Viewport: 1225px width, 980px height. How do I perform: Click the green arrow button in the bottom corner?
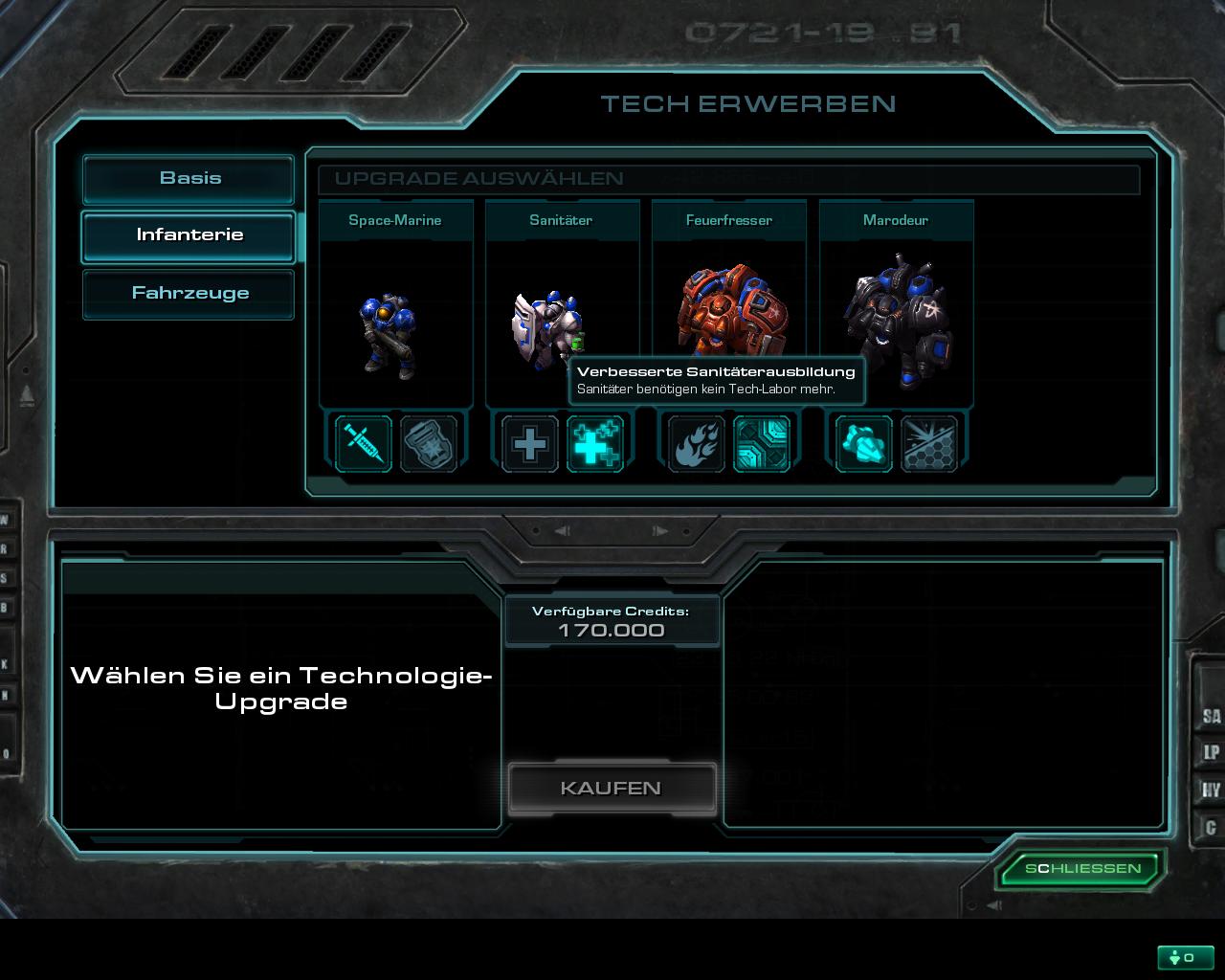(x=1184, y=957)
